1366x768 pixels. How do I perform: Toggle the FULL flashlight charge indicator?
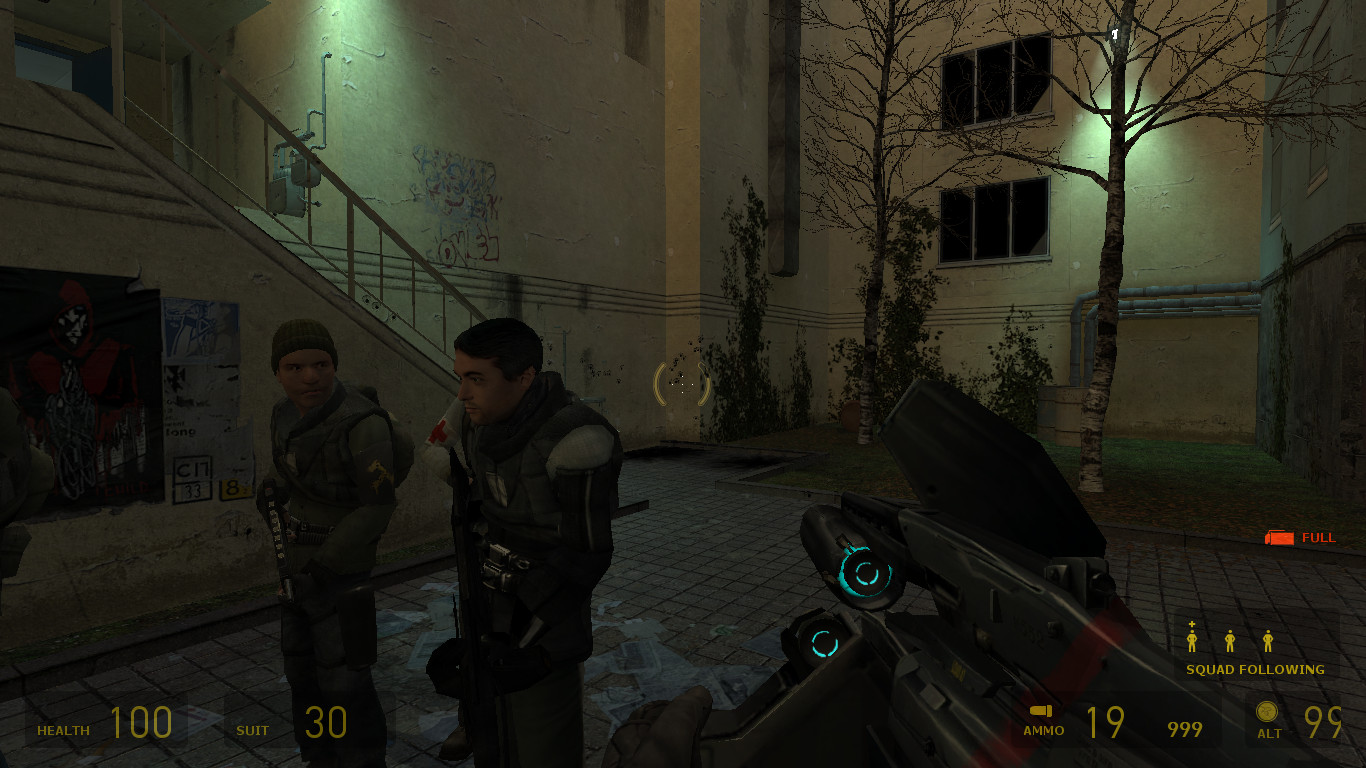pyautogui.click(x=1319, y=537)
